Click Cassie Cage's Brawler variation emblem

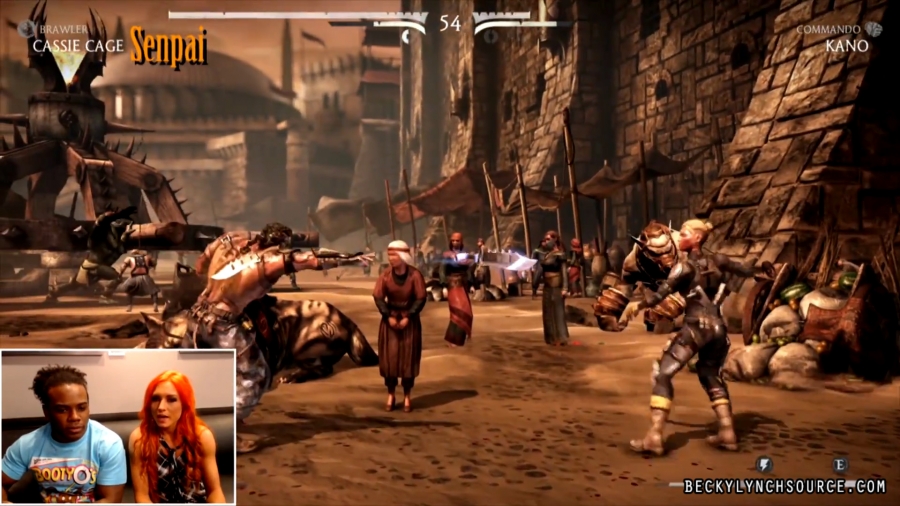pyautogui.click(x=24, y=30)
